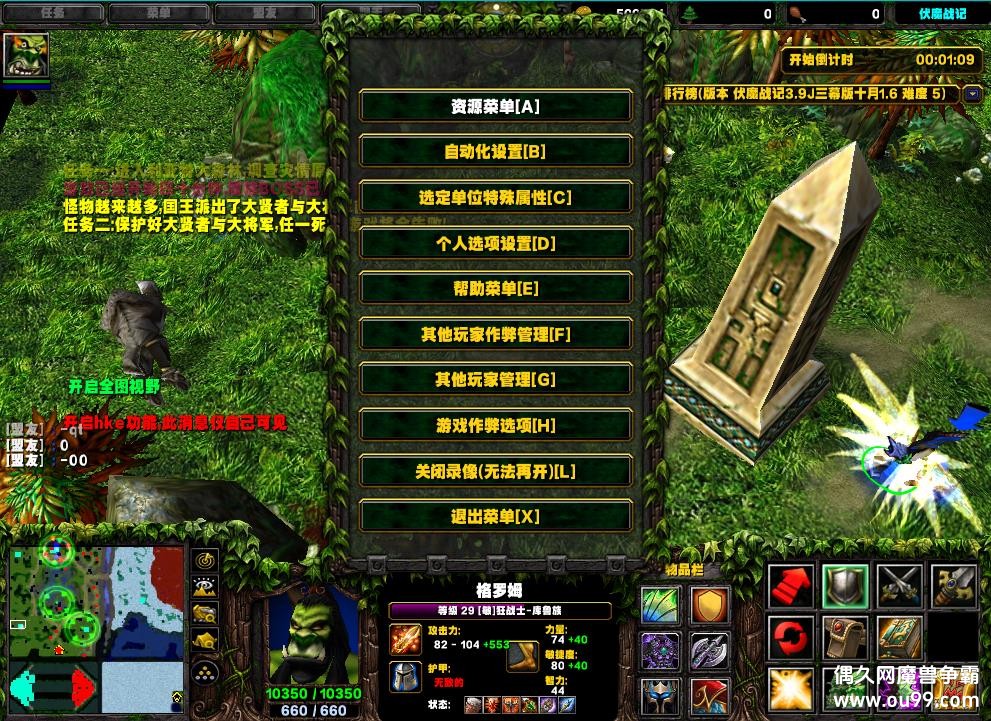Choose the crossed swords attack command
This screenshot has height=721, width=991.
899,586
